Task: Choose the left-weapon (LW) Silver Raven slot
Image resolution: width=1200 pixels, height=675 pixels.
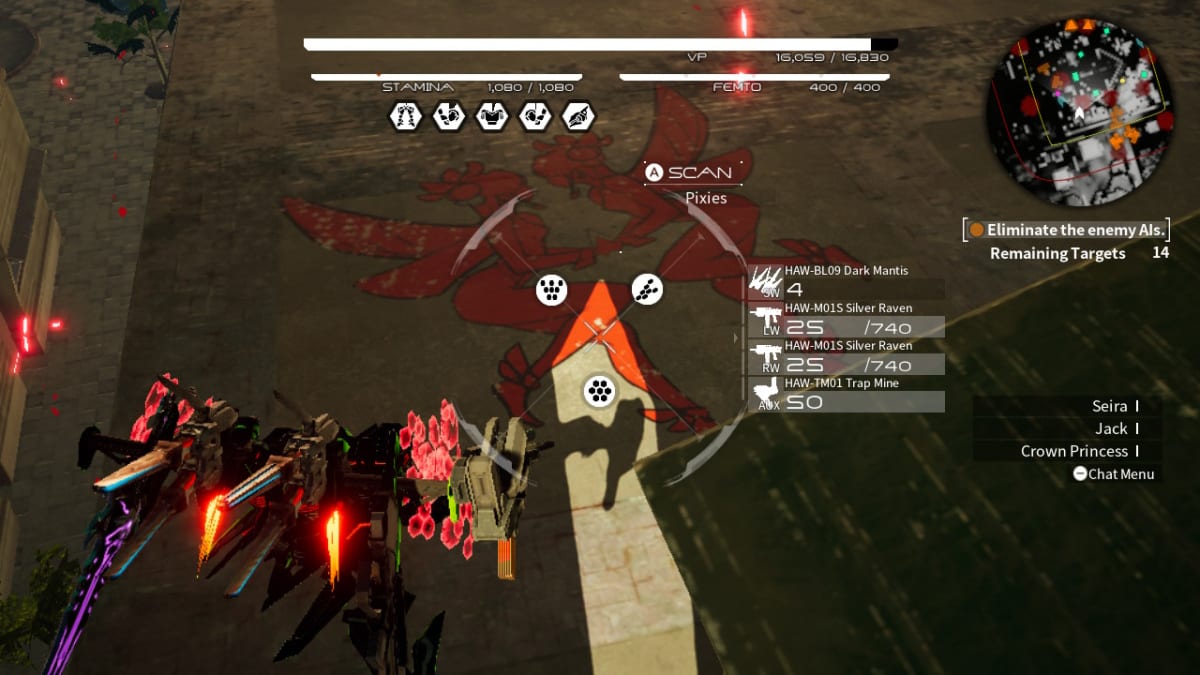Action: [x=846, y=320]
